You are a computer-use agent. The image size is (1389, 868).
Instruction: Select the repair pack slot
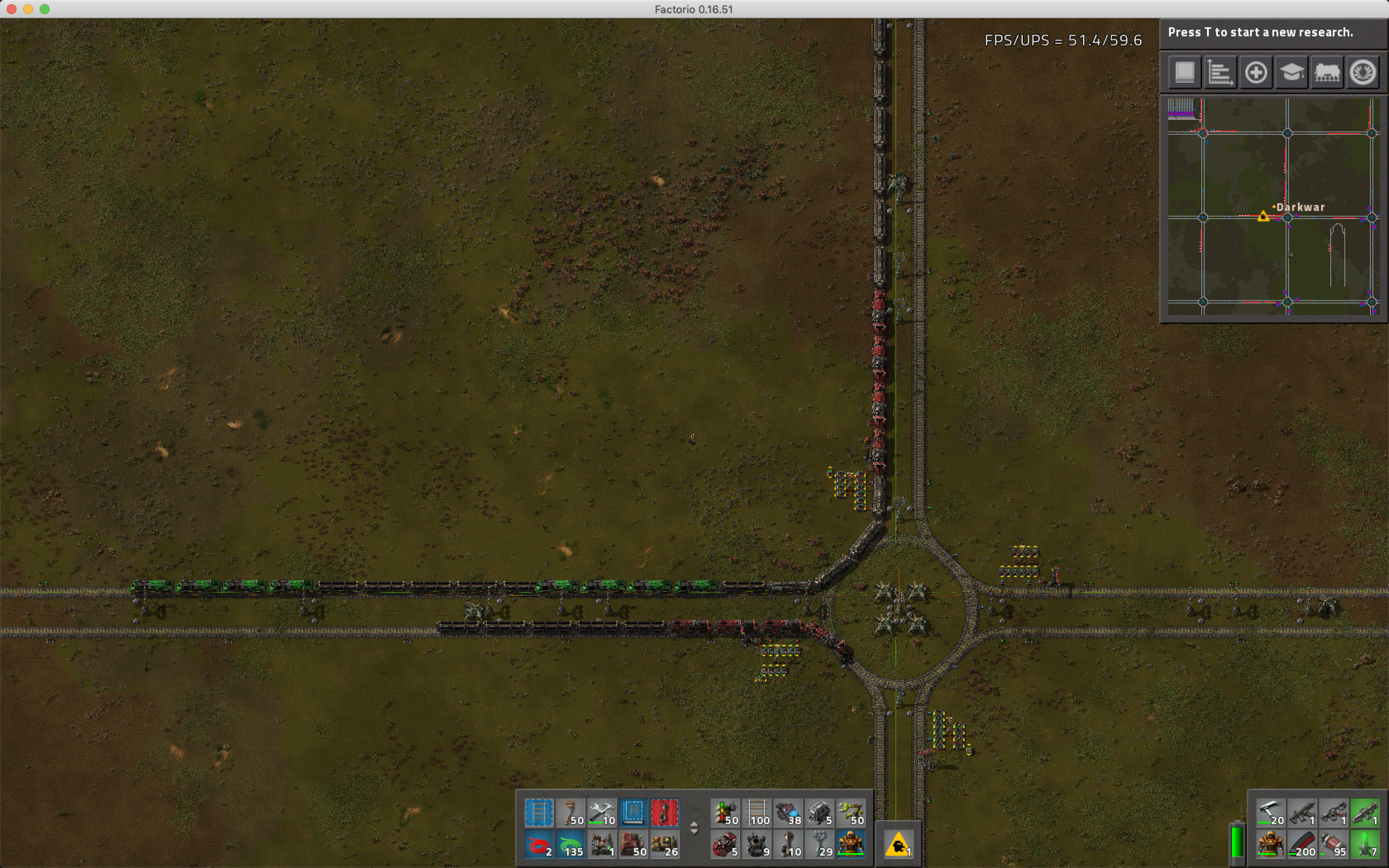[601, 813]
